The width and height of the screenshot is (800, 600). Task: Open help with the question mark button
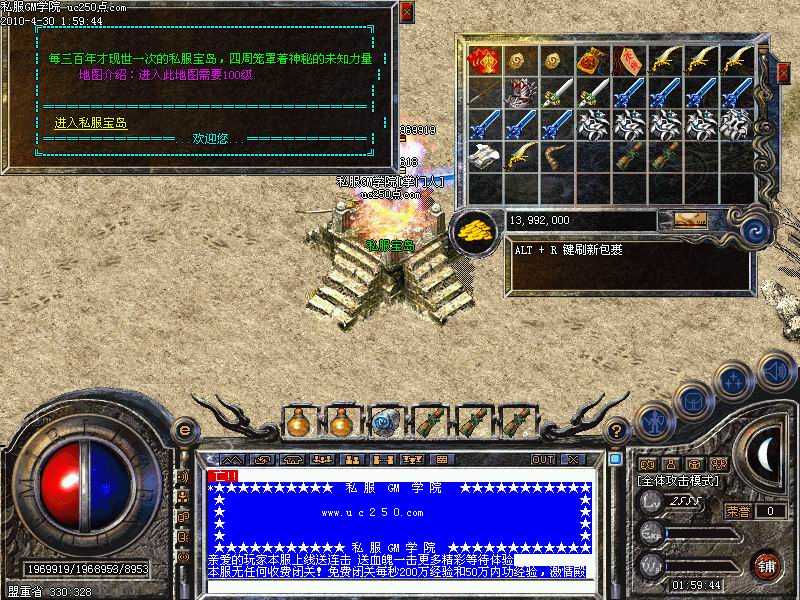(x=617, y=430)
